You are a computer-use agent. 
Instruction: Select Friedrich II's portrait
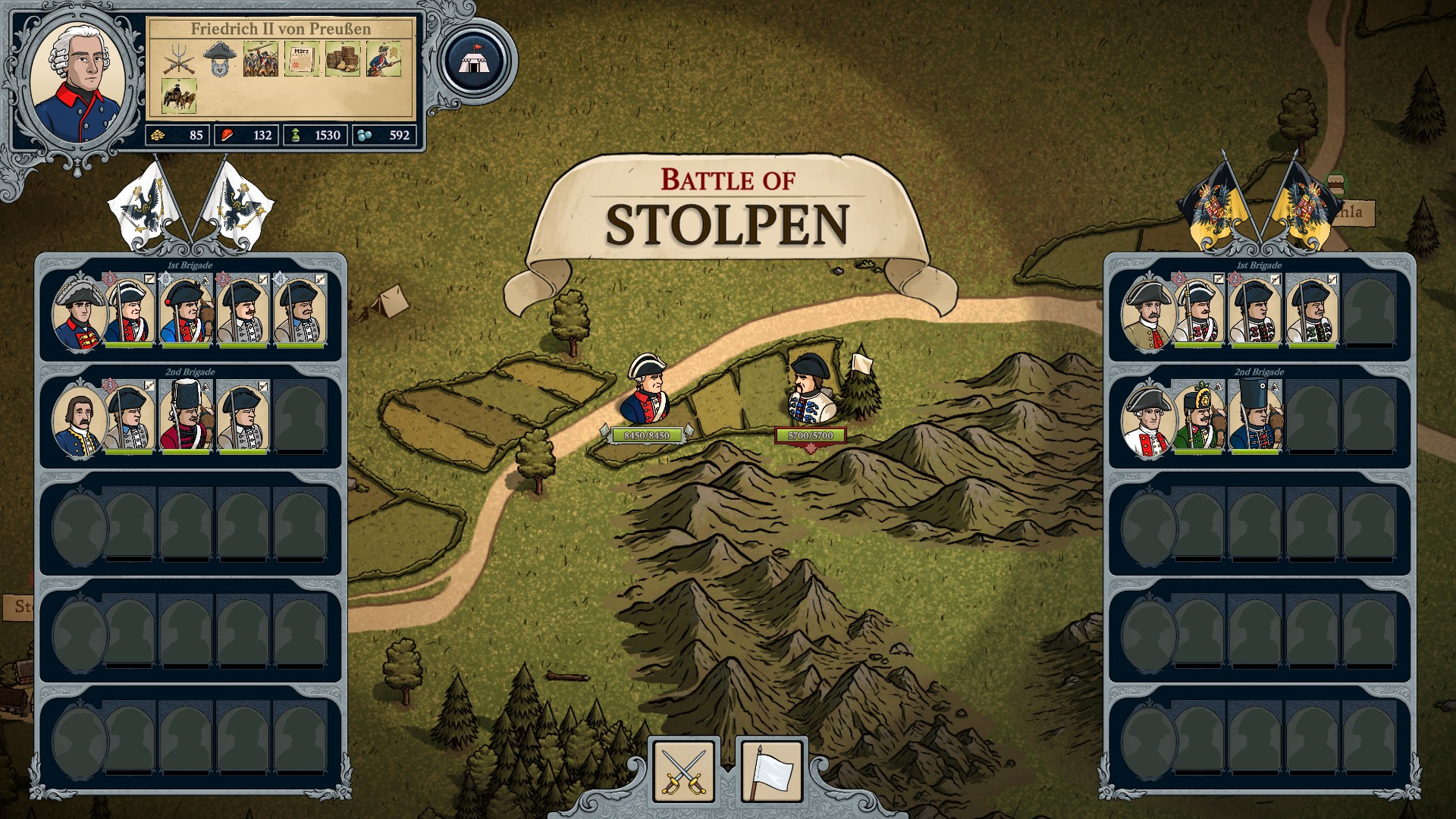(78, 83)
